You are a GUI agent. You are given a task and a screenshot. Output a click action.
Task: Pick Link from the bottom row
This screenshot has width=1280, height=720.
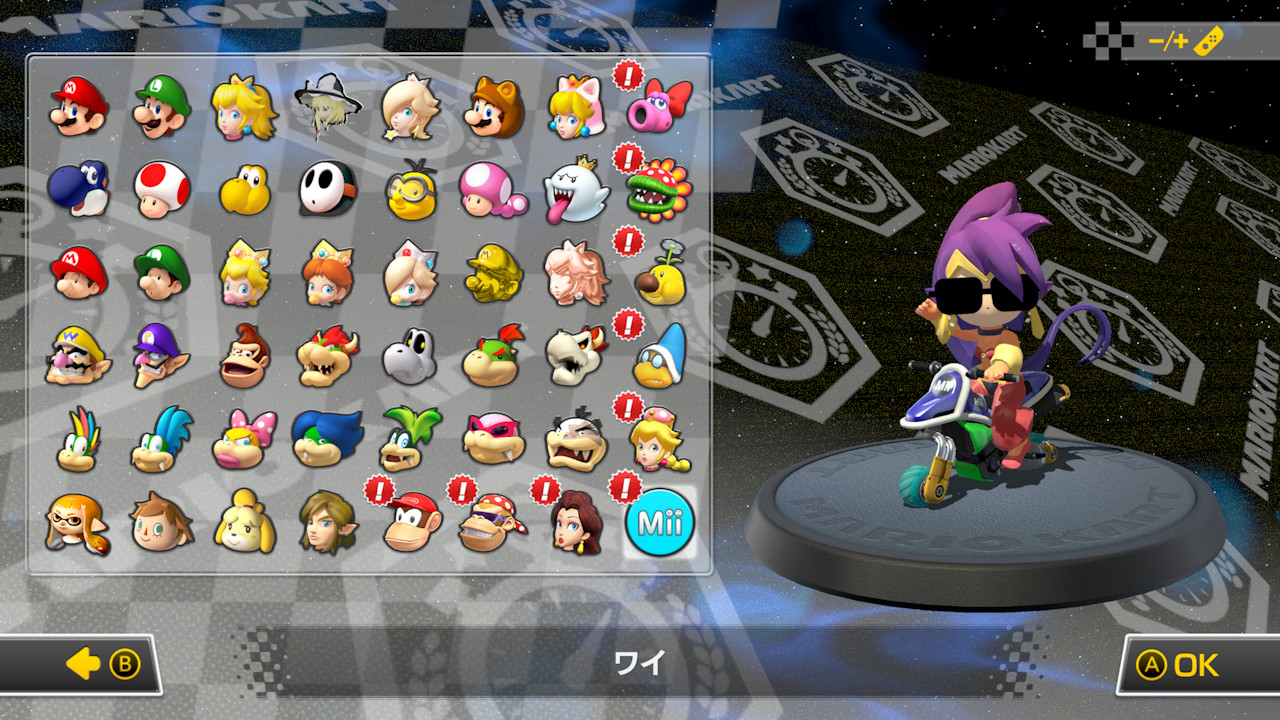point(323,522)
